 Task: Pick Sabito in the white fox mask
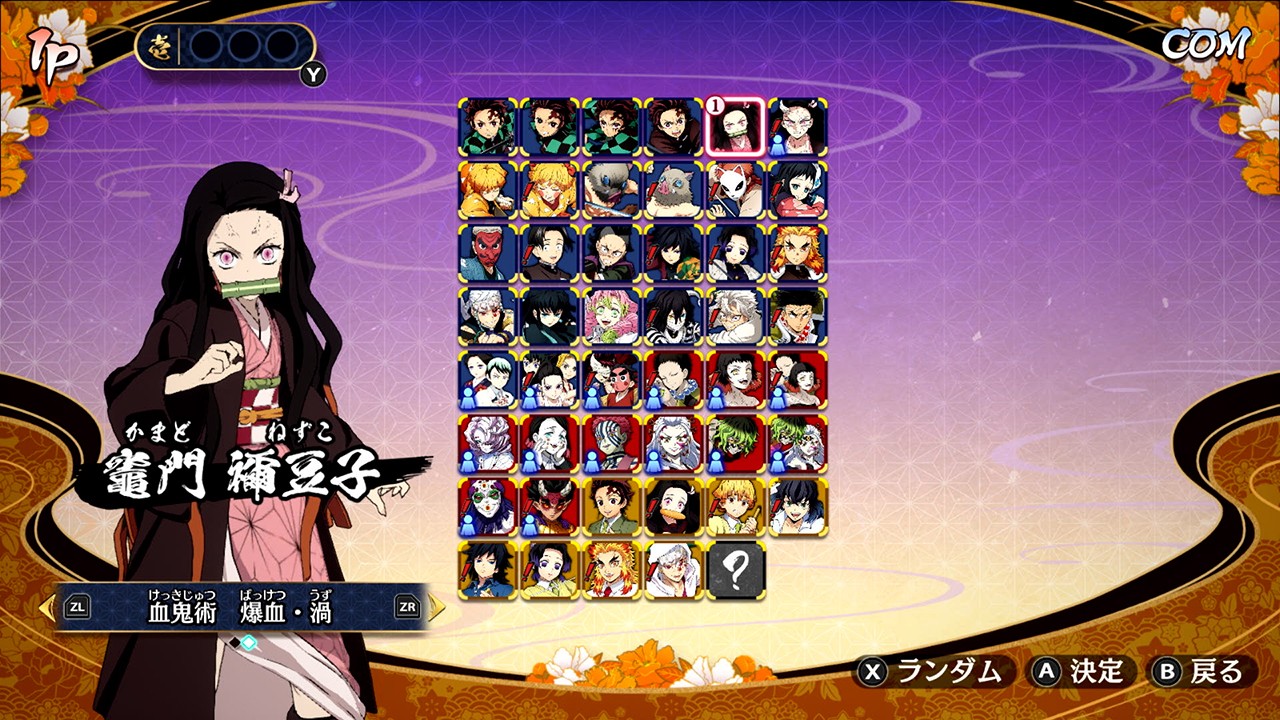736,190
